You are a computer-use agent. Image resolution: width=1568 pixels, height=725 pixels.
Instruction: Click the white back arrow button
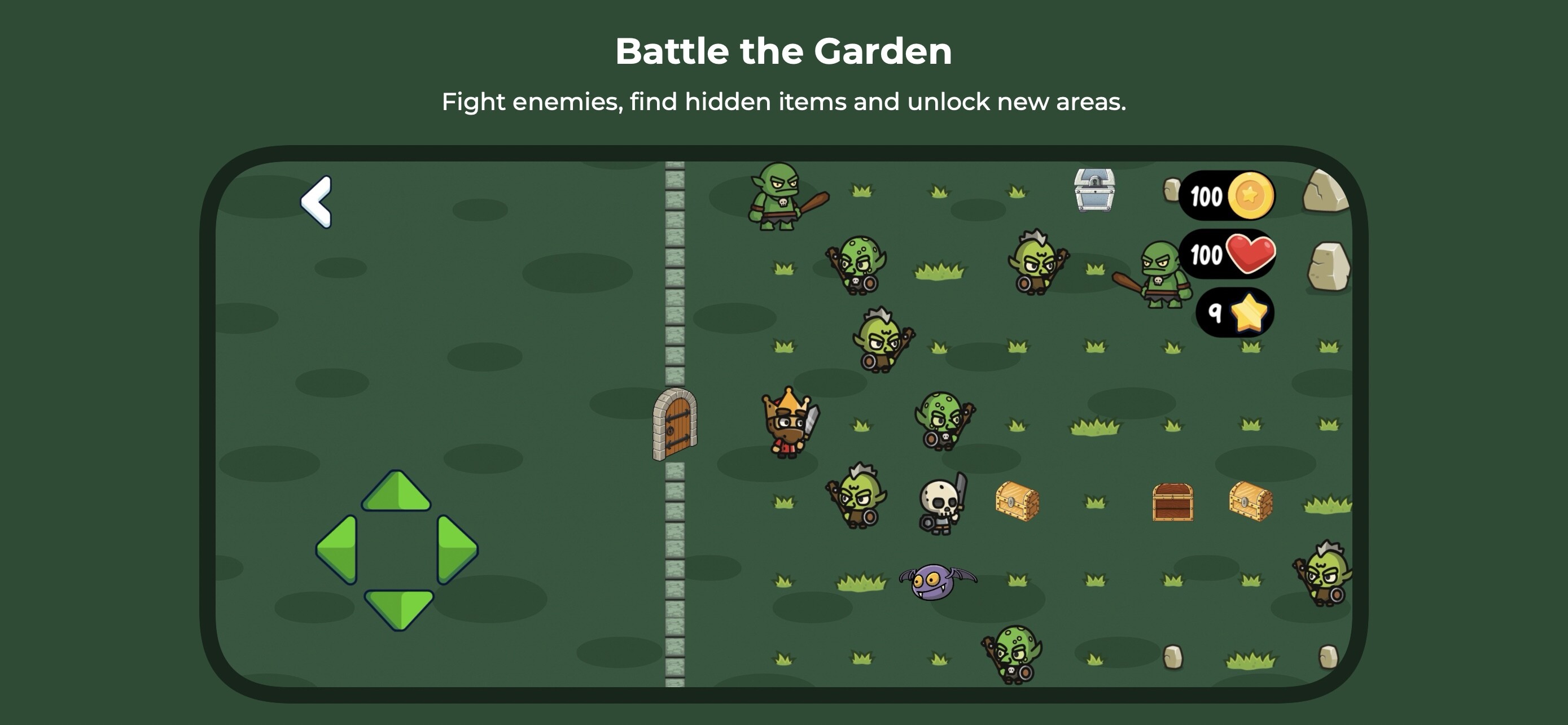coord(317,202)
